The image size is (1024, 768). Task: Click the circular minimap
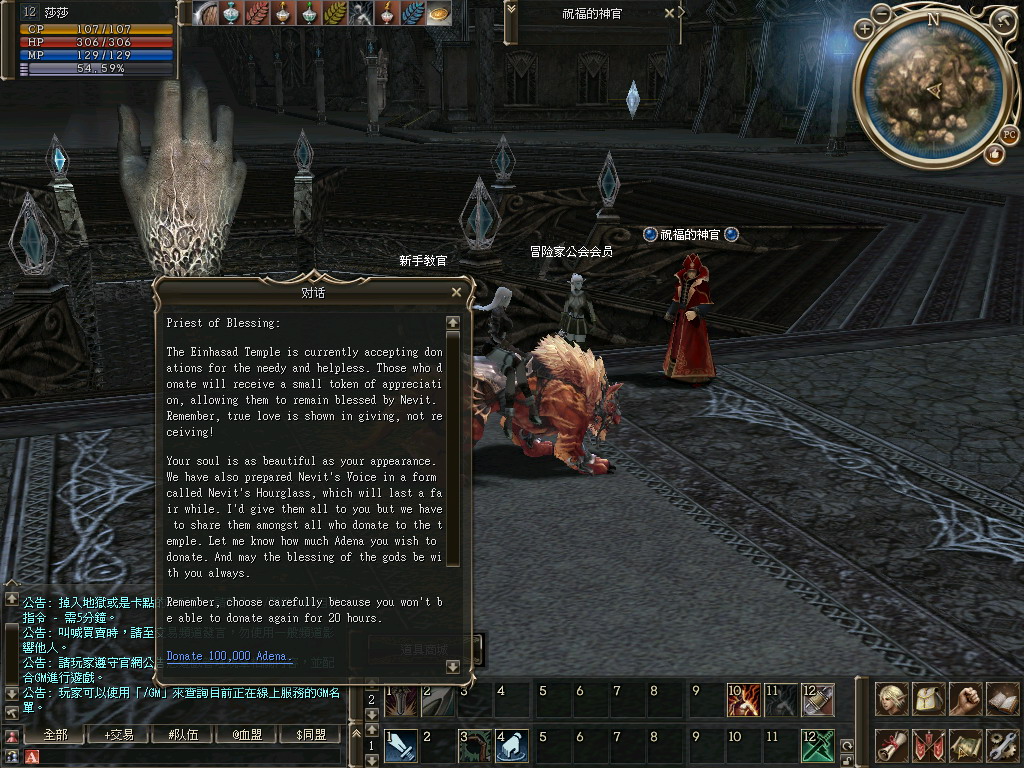tap(933, 93)
